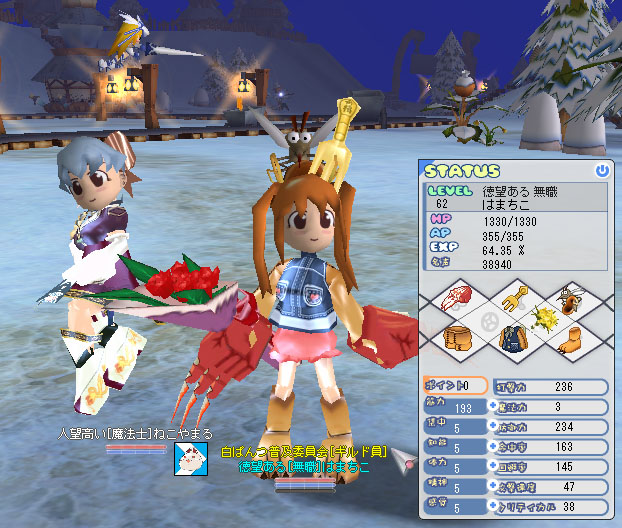Screen dimensions: 622x528
Task: Select the yellow flower accessory slot
Action: click(544, 319)
